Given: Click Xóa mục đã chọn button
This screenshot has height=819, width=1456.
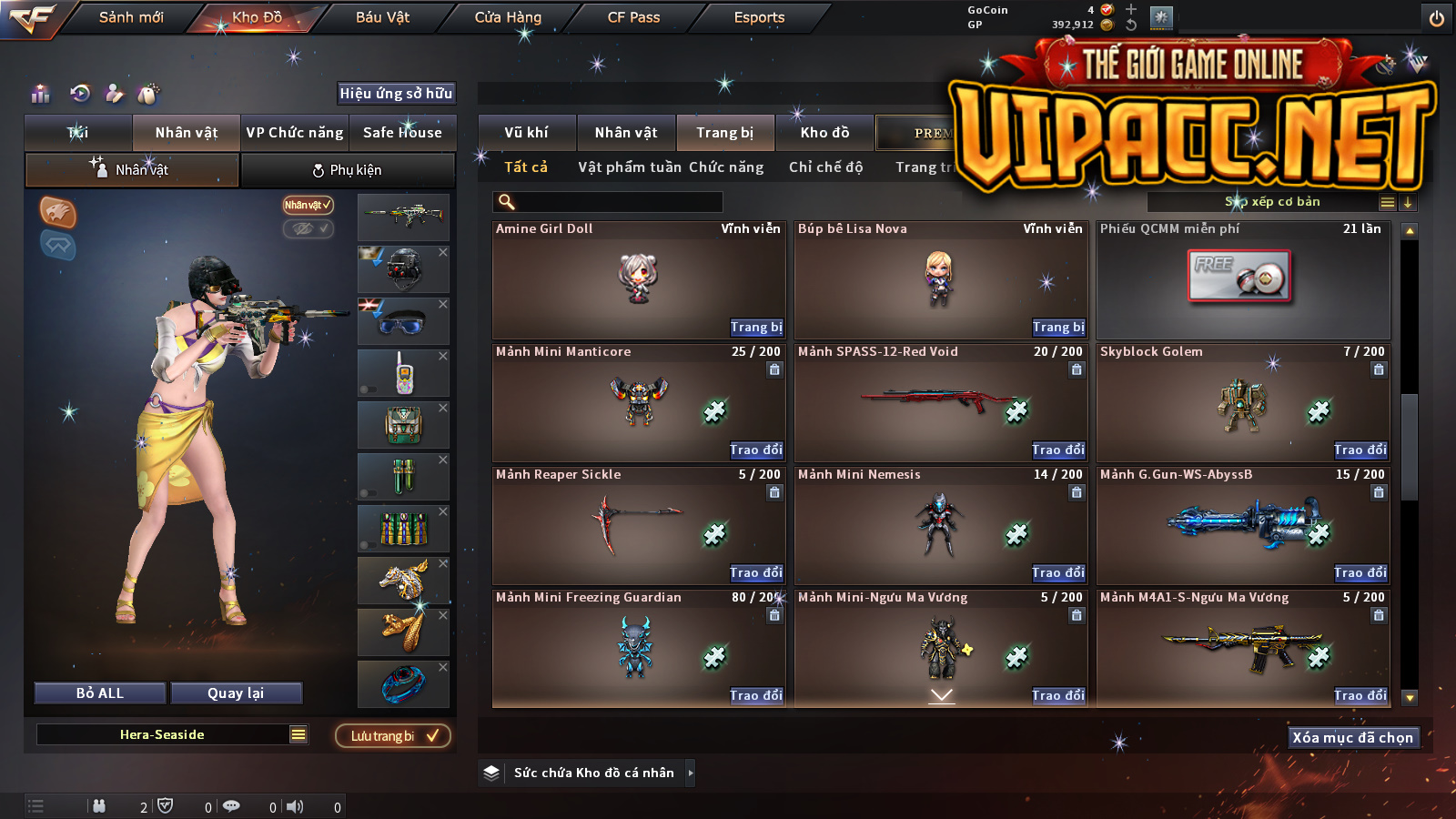Looking at the screenshot, I should point(1352,738).
